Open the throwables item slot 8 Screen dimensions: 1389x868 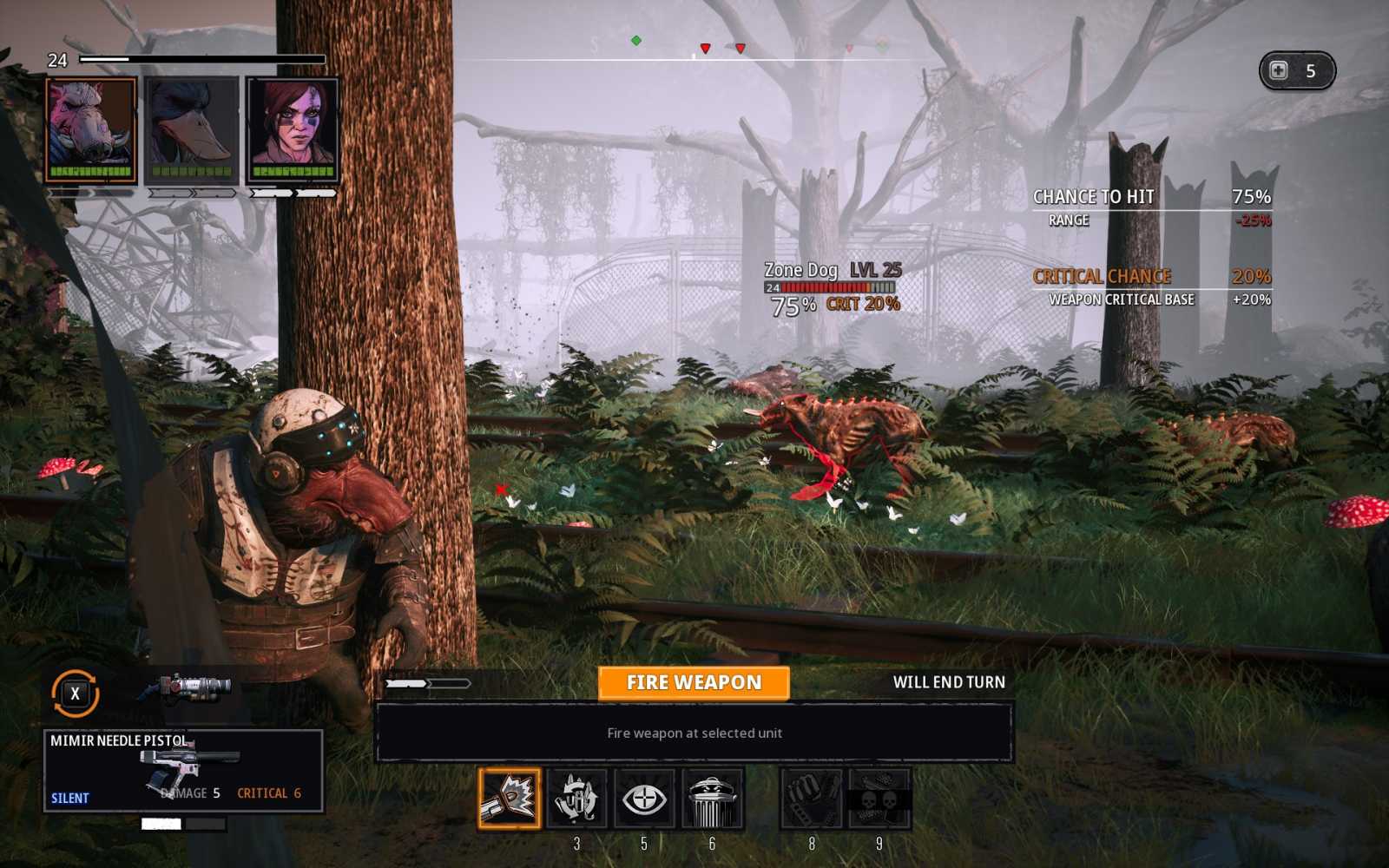813,799
